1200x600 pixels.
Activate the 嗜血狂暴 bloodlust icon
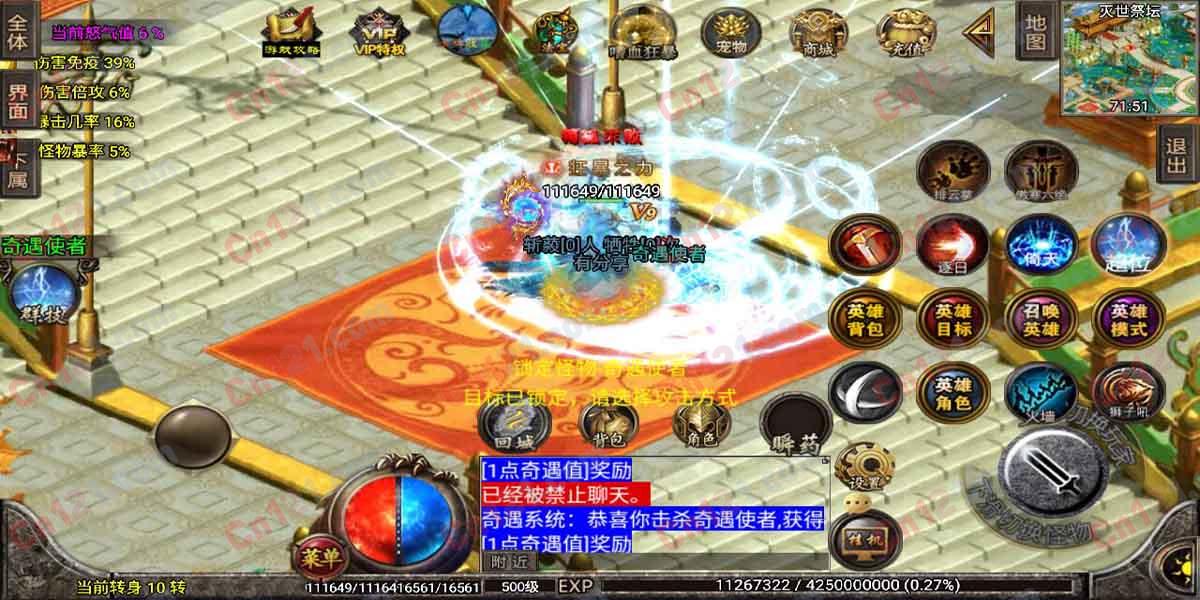[x=640, y=33]
